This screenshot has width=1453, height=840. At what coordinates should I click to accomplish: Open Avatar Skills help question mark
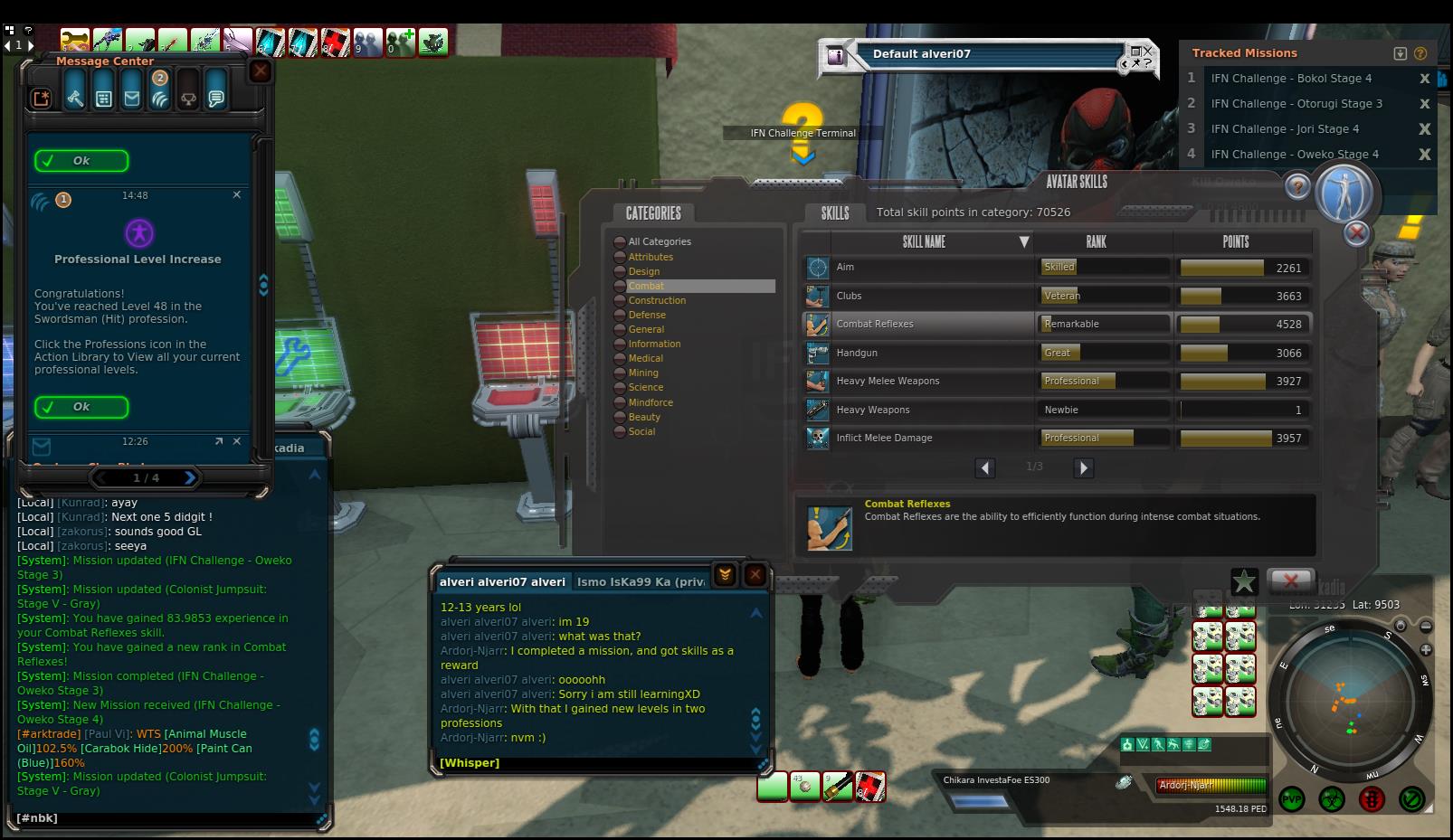tap(1297, 186)
